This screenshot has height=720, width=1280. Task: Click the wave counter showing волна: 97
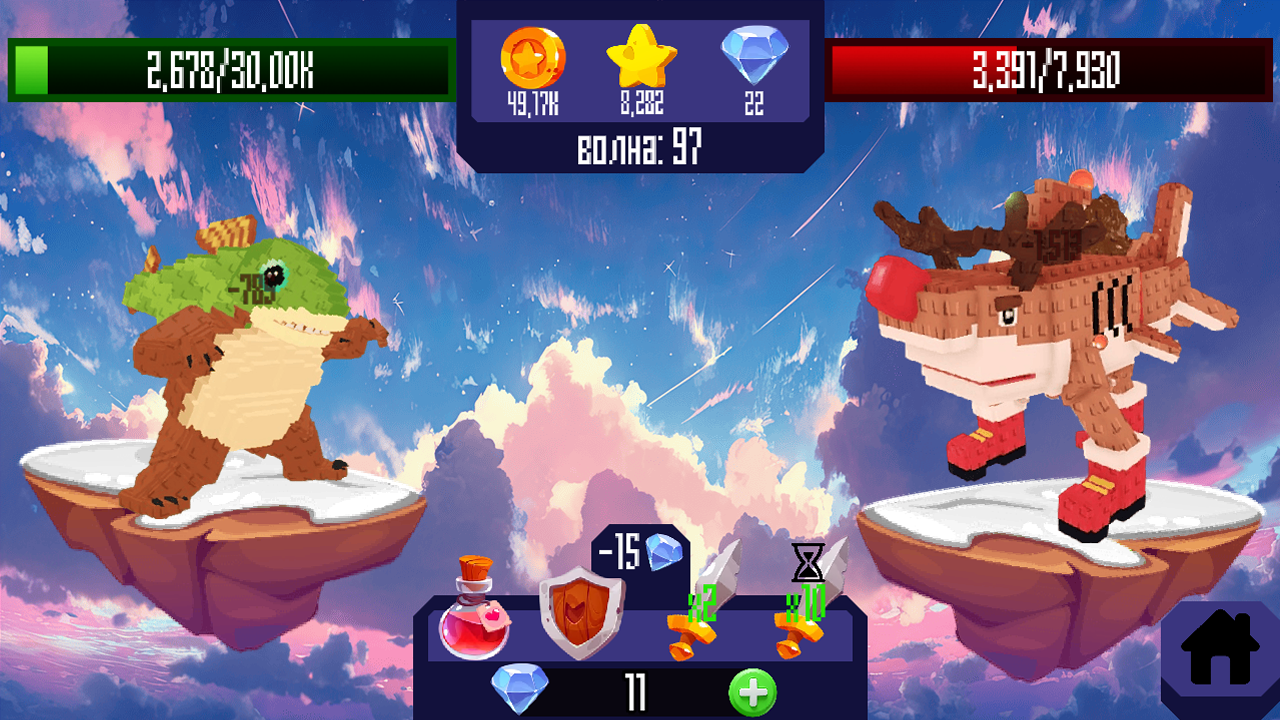(x=640, y=145)
